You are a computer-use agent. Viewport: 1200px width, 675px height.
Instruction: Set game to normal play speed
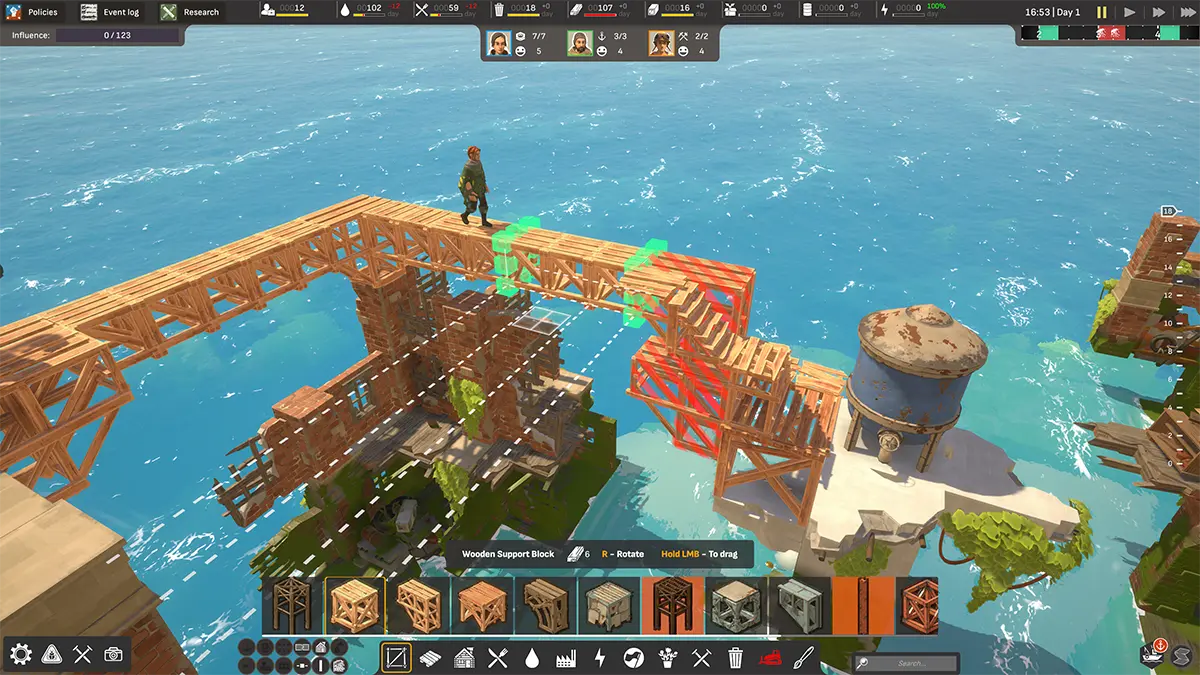tap(1130, 12)
